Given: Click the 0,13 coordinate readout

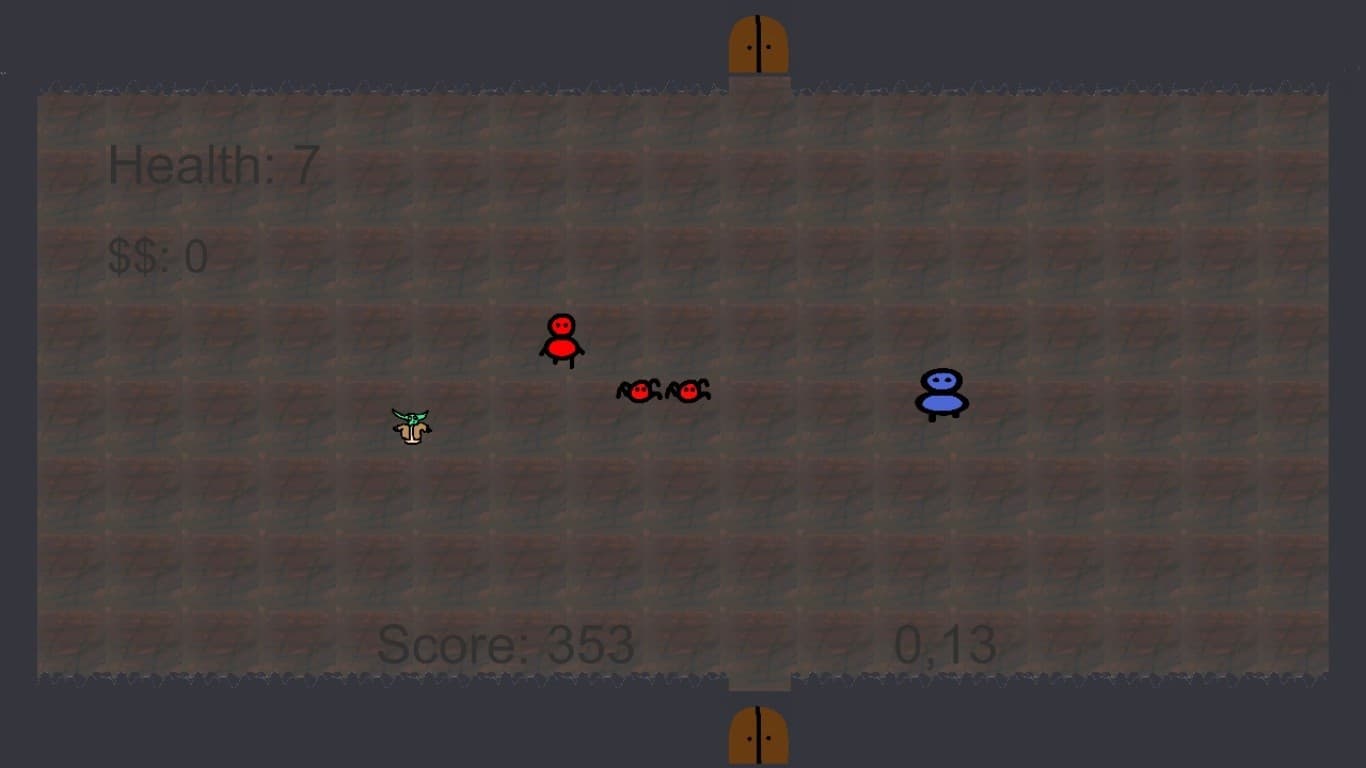Looking at the screenshot, I should [x=944, y=645].
